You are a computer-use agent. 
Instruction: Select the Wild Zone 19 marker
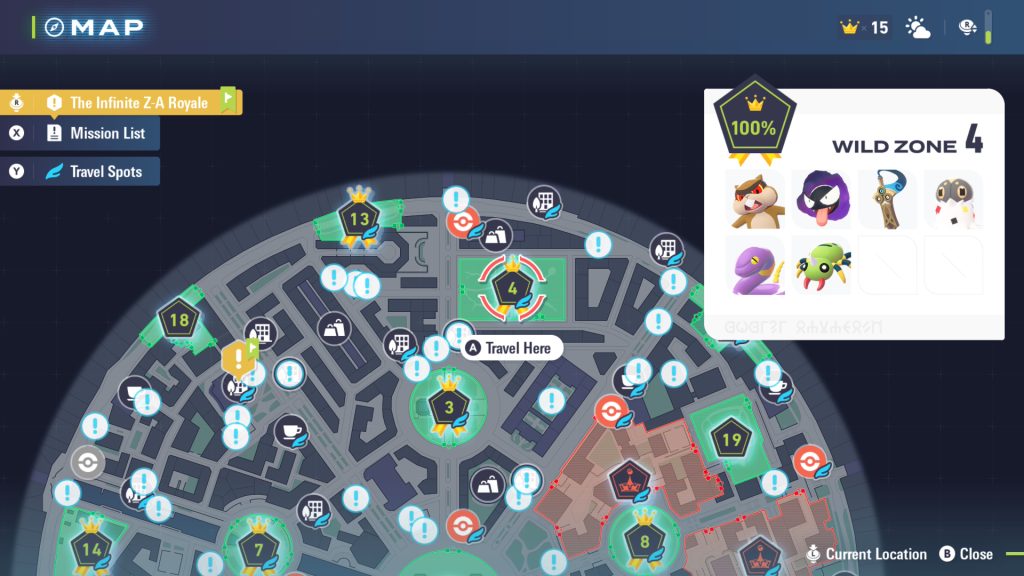pos(731,439)
